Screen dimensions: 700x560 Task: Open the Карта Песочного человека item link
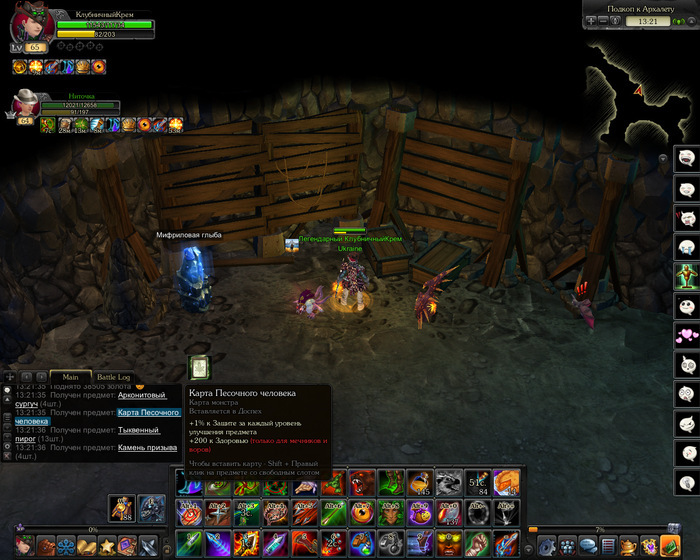[x=148, y=412]
